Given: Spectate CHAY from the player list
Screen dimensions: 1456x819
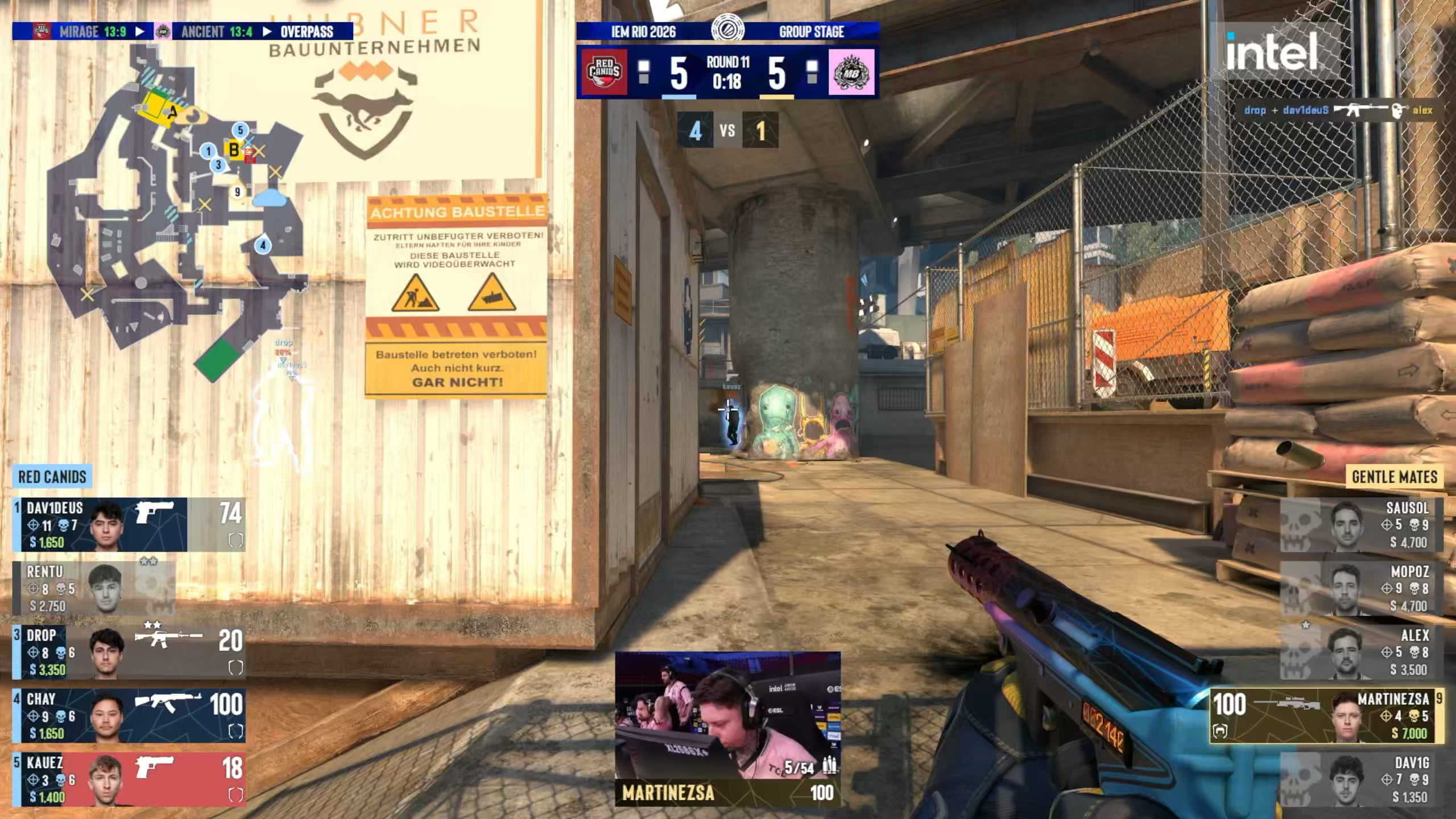Looking at the screenshot, I should click(129, 715).
